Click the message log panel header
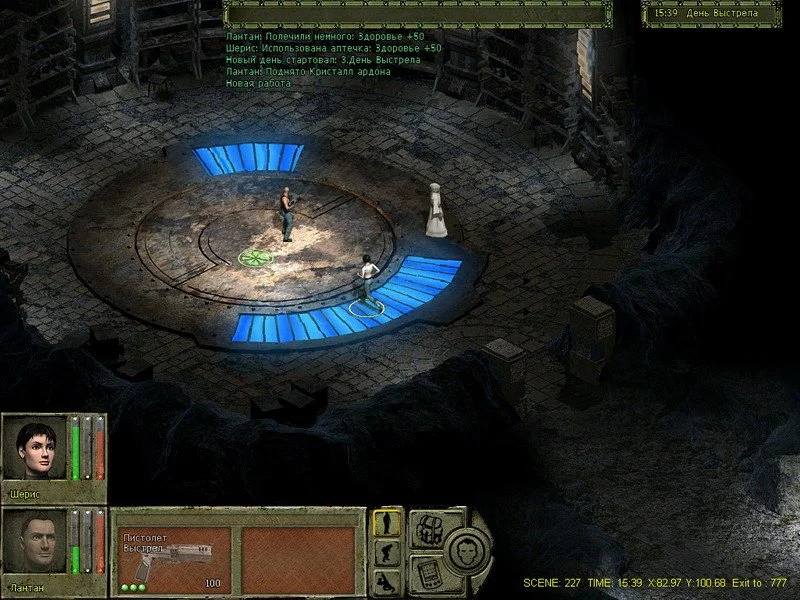The image size is (800, 600). pos(417,13)
